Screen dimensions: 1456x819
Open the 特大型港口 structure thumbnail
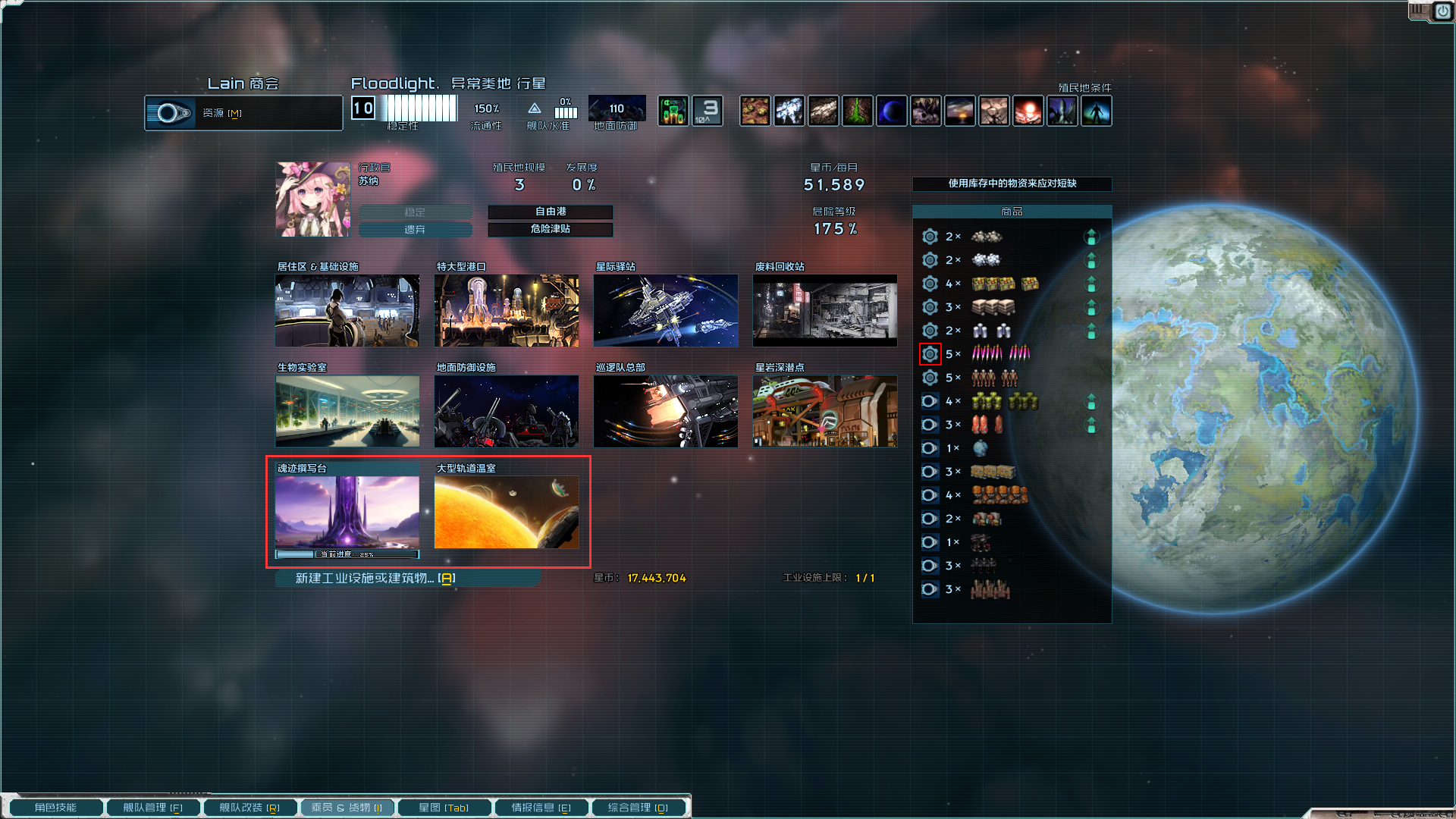click(506, 311)
